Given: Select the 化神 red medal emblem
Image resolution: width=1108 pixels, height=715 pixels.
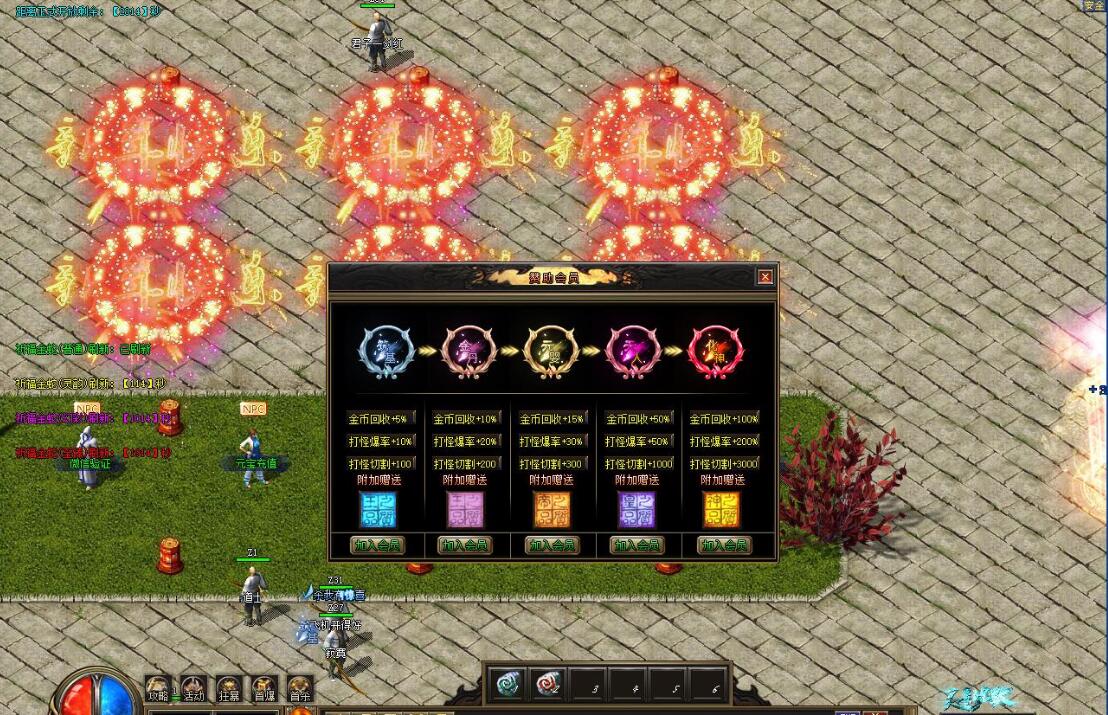Looking at the screenshot, I should (716, 351).
